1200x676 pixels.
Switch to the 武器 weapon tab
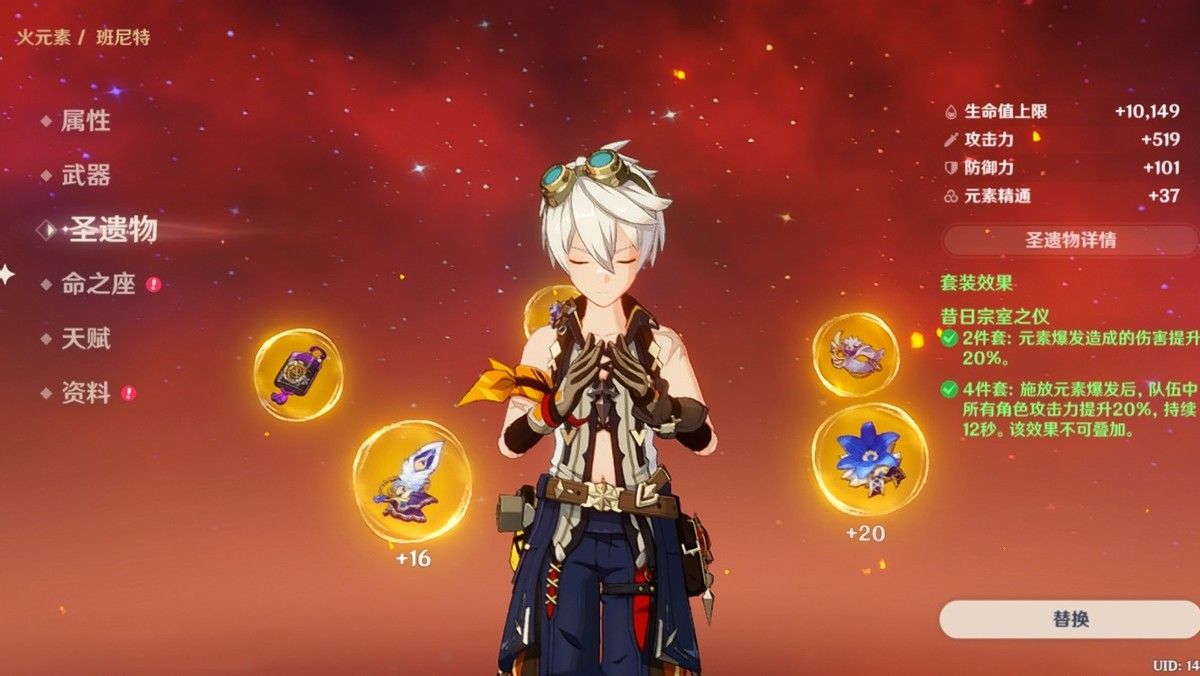(85, 176)
